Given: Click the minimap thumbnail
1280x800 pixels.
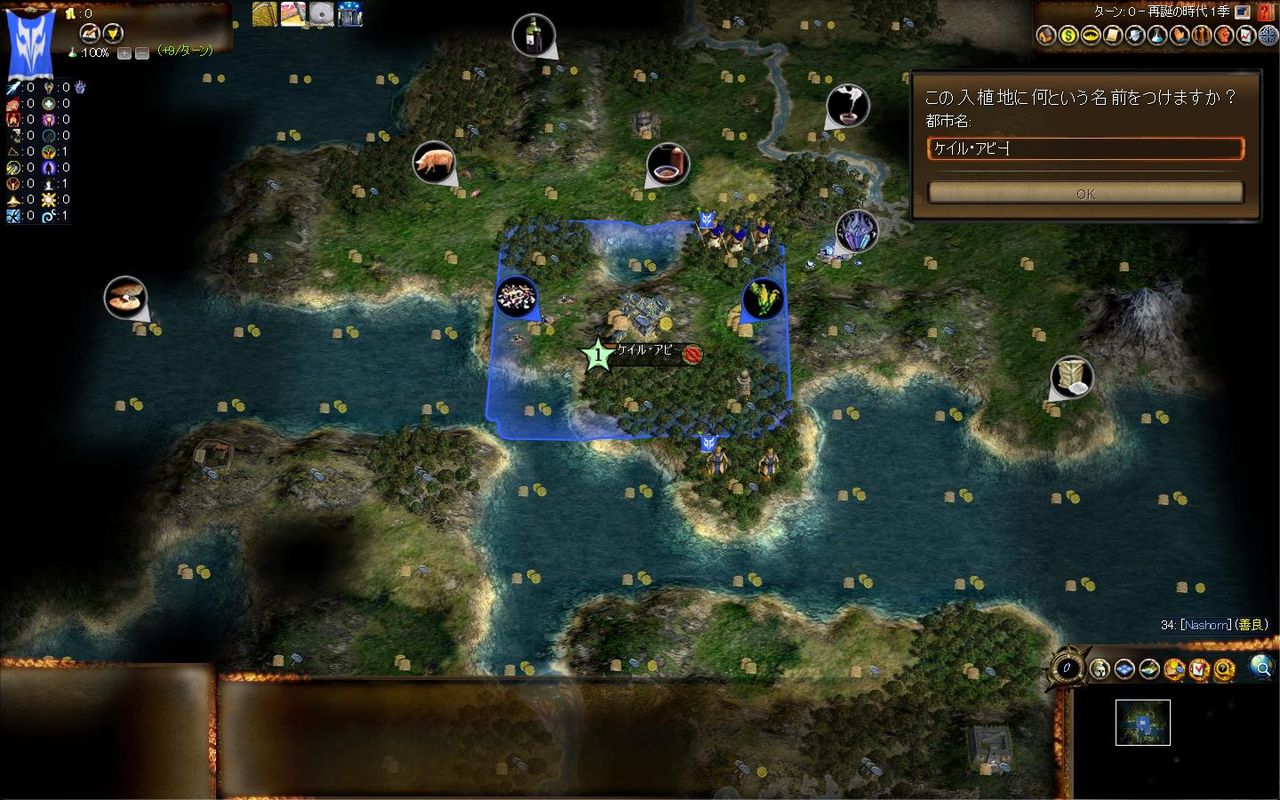Looking at the screenshot, I should pyautogui.click(x=1141, y=722).
